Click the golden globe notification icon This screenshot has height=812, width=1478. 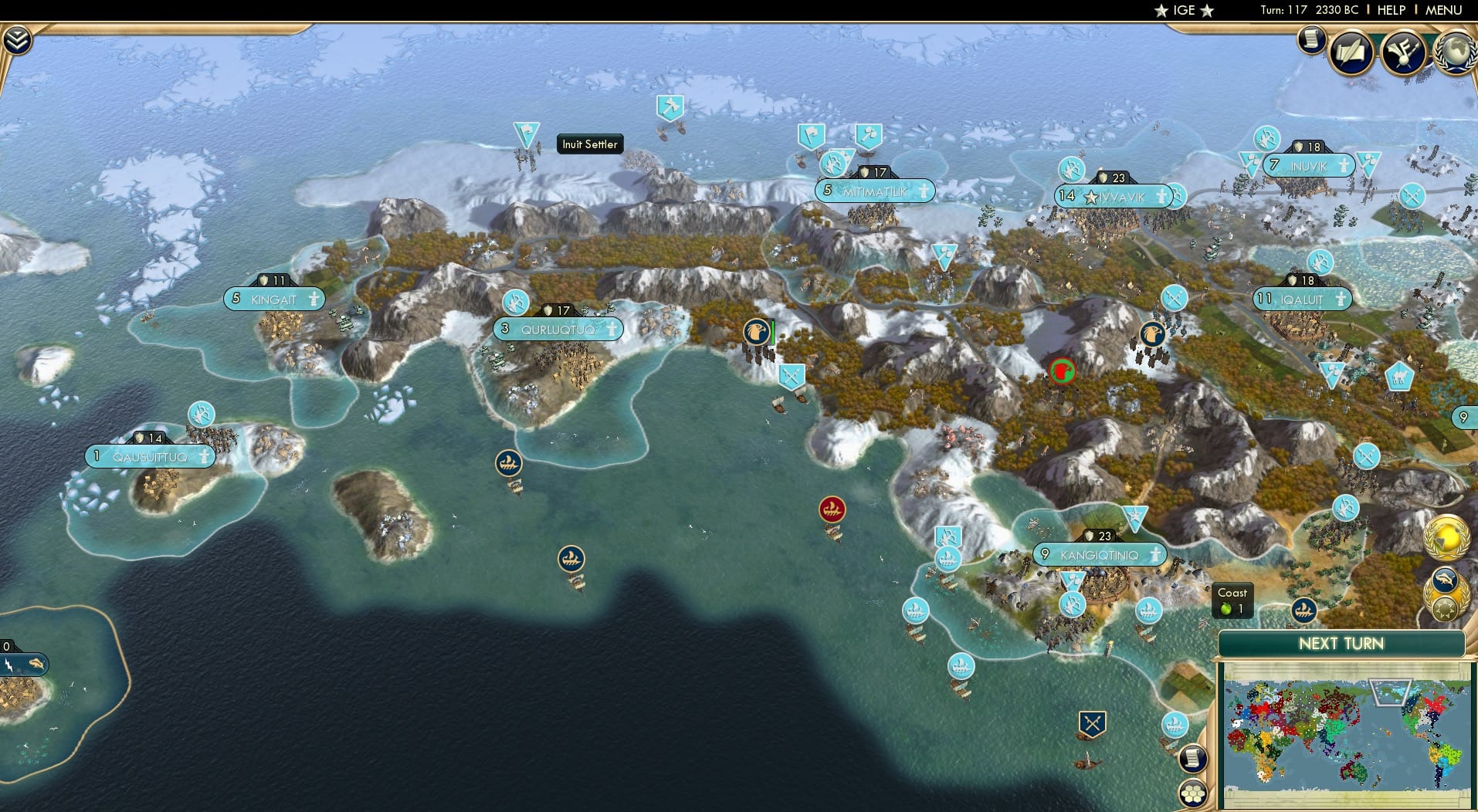click(x=1446, y=536)
